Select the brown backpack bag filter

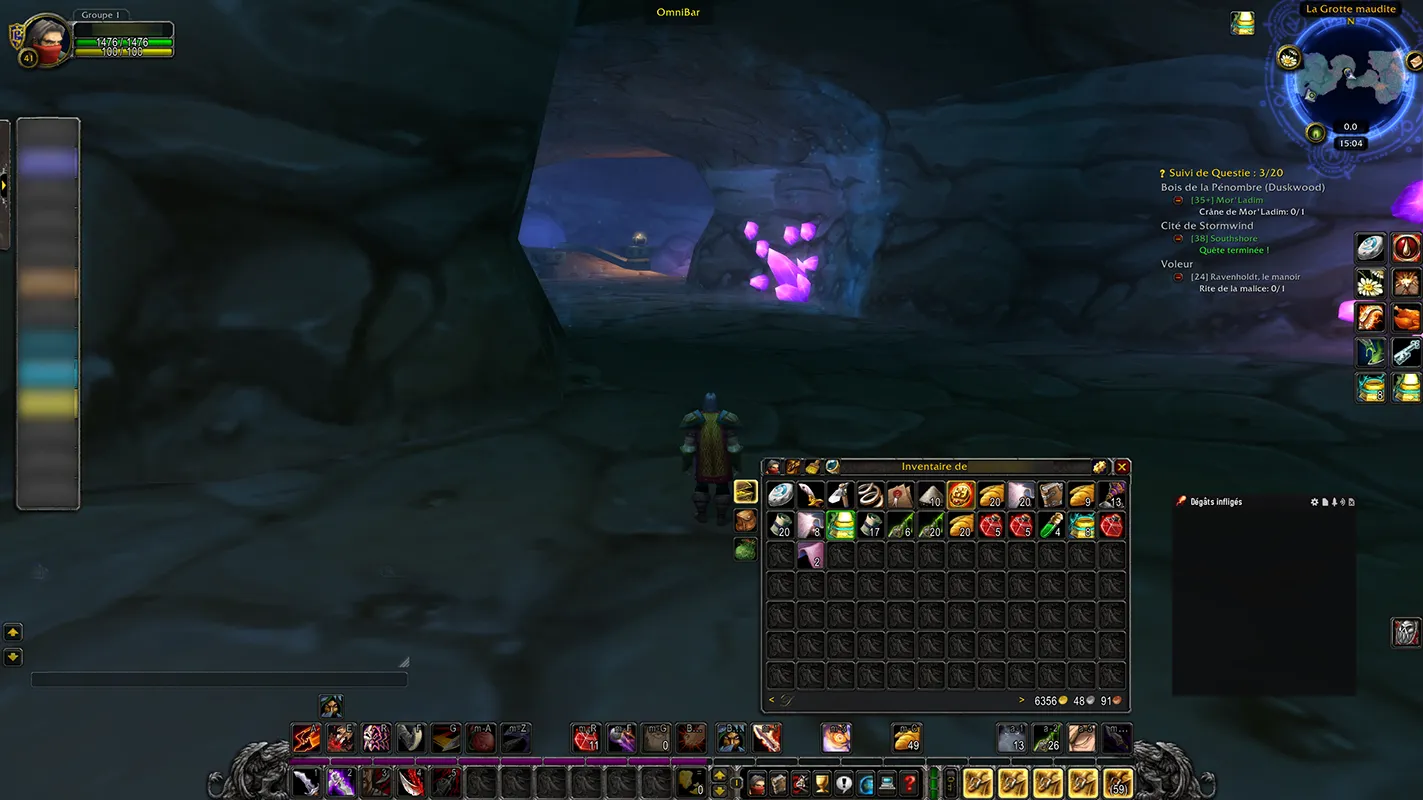click(746, 520)
